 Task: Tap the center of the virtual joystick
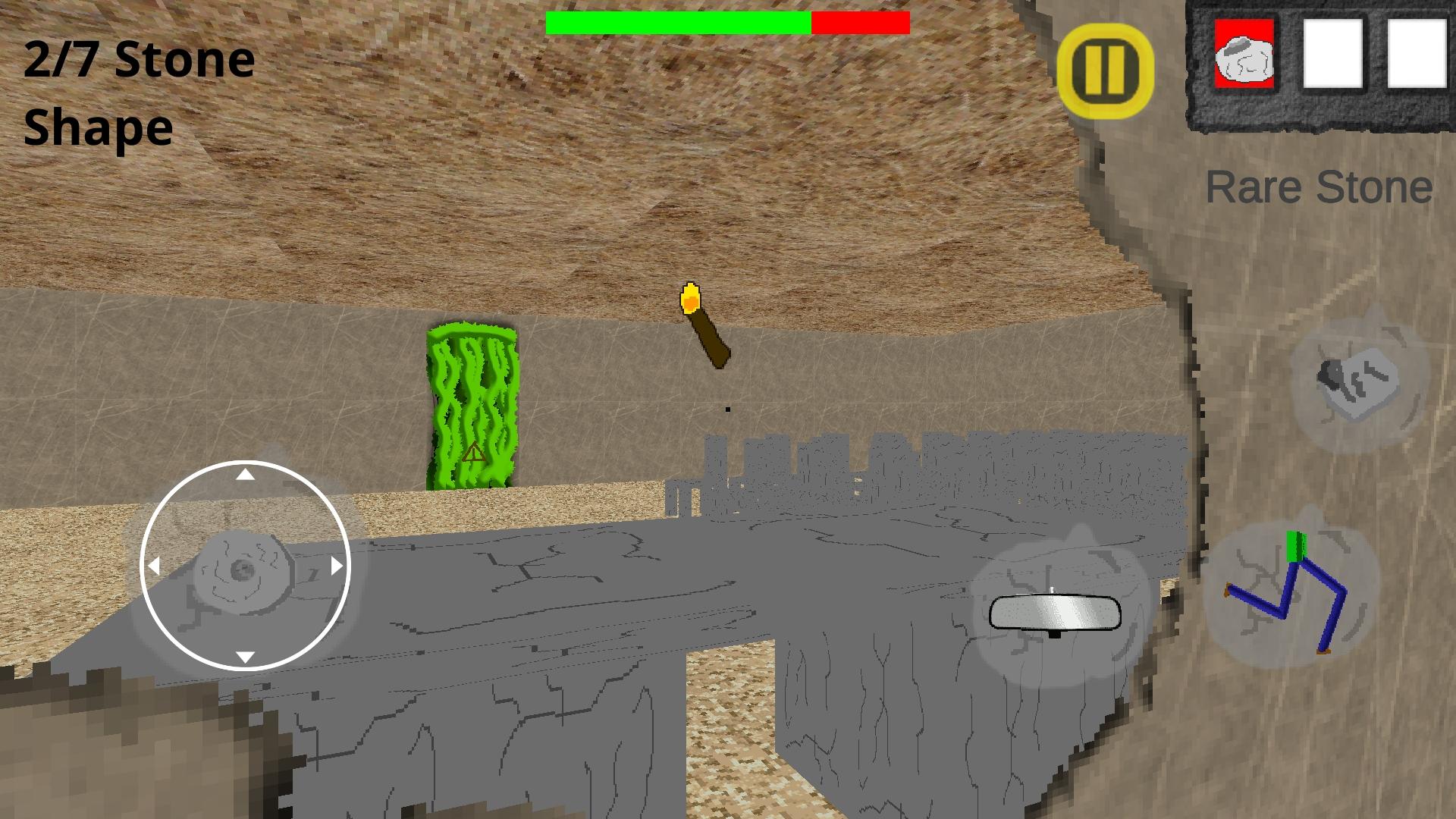click(x=244, y=565)
